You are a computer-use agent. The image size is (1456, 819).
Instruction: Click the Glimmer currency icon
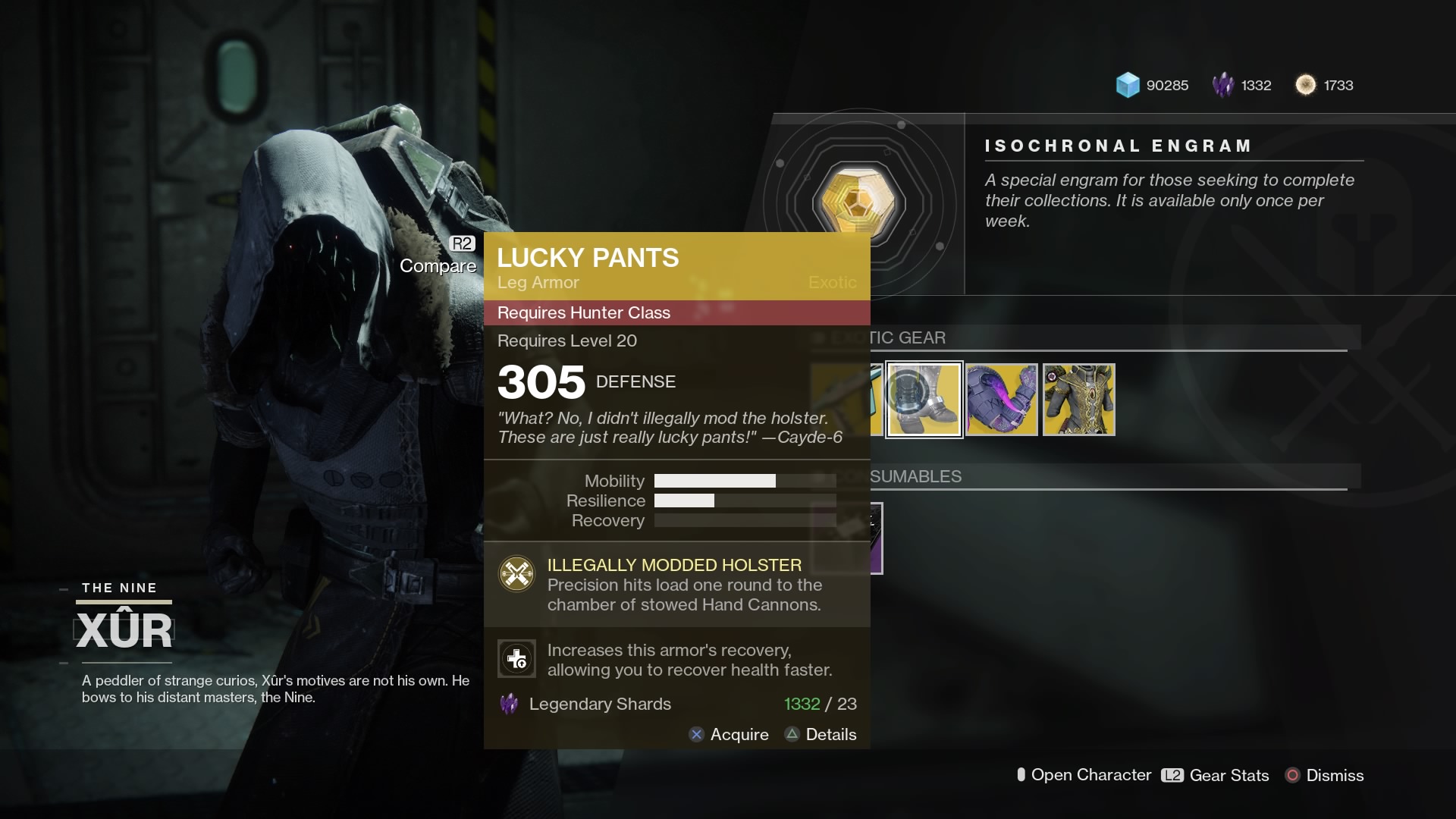click(x=1129, y=85)
